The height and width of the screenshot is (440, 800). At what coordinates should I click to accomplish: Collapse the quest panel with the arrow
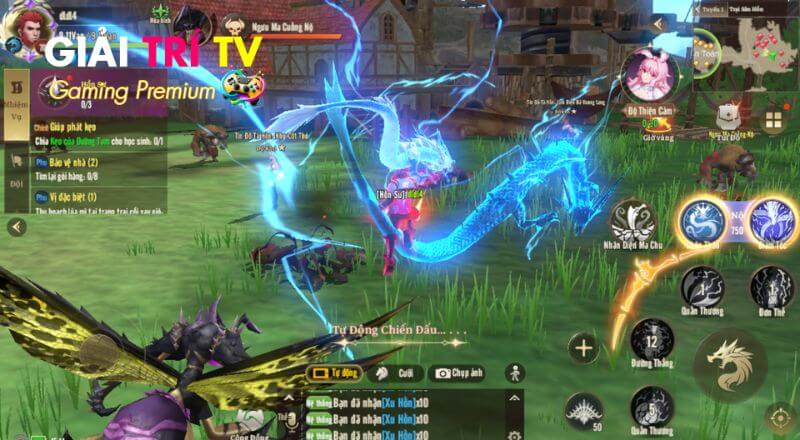point(16,227)
